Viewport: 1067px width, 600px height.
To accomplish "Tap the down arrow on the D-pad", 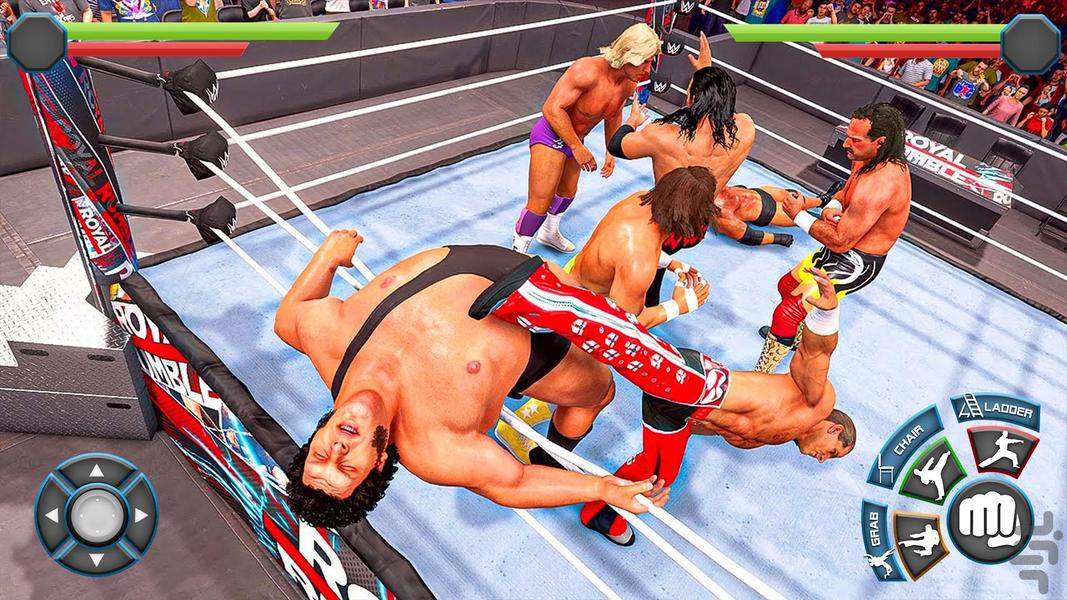I will (x=96, y=558).
